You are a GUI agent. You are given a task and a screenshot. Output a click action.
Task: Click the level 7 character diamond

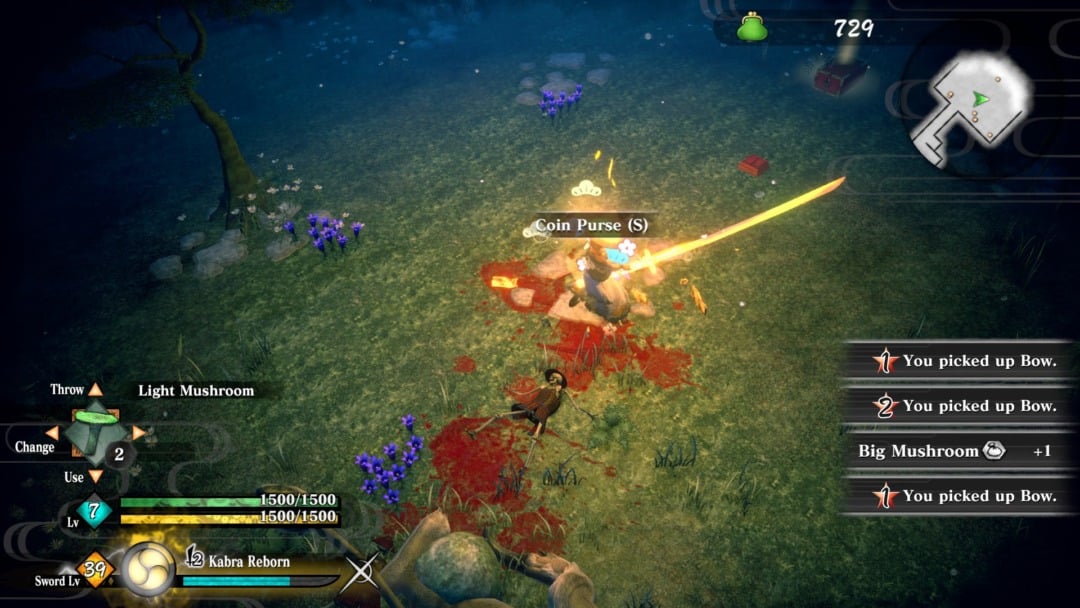tap(95, 509)
